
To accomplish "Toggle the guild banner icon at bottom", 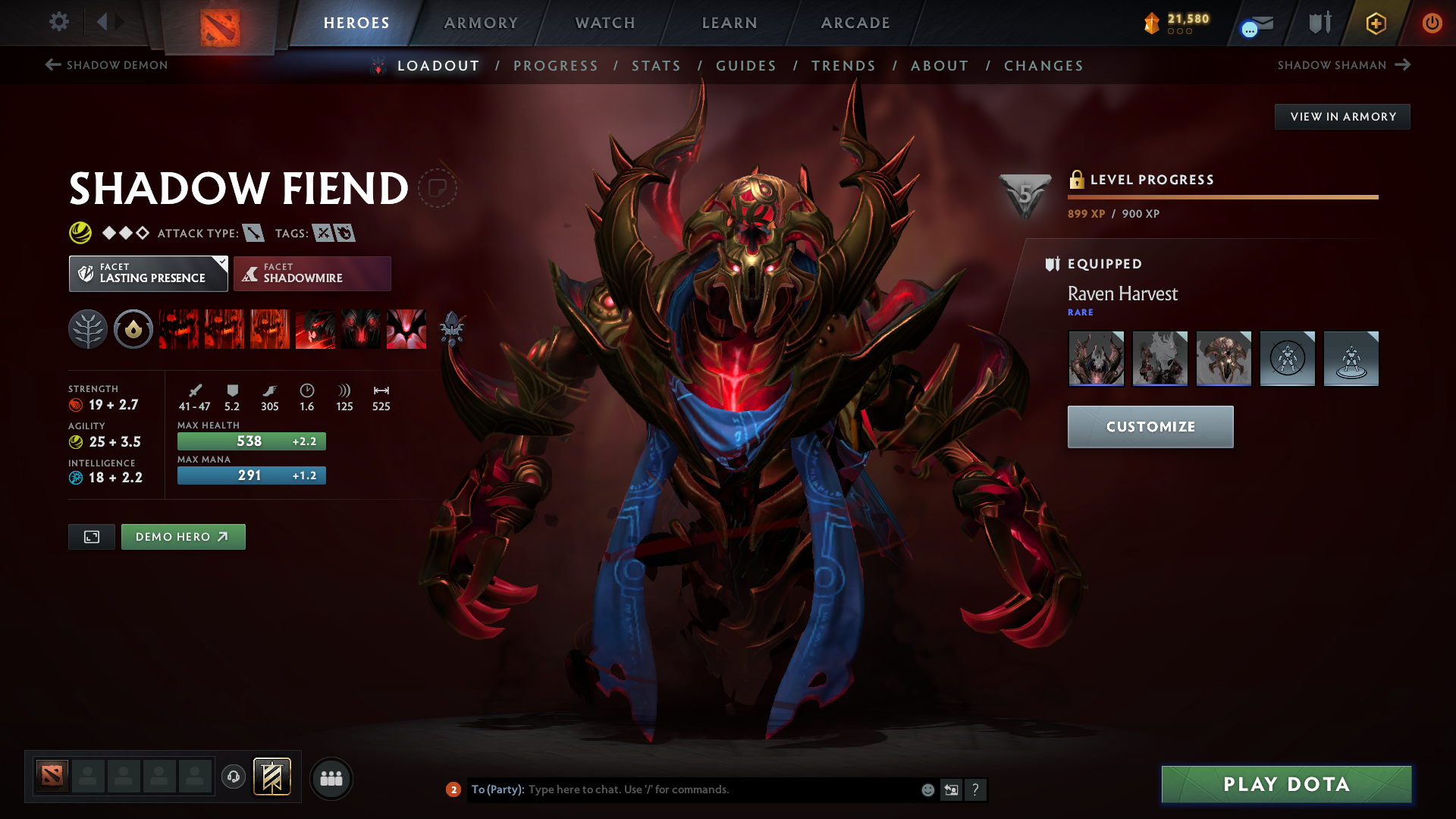I will (x=272, y=777).
